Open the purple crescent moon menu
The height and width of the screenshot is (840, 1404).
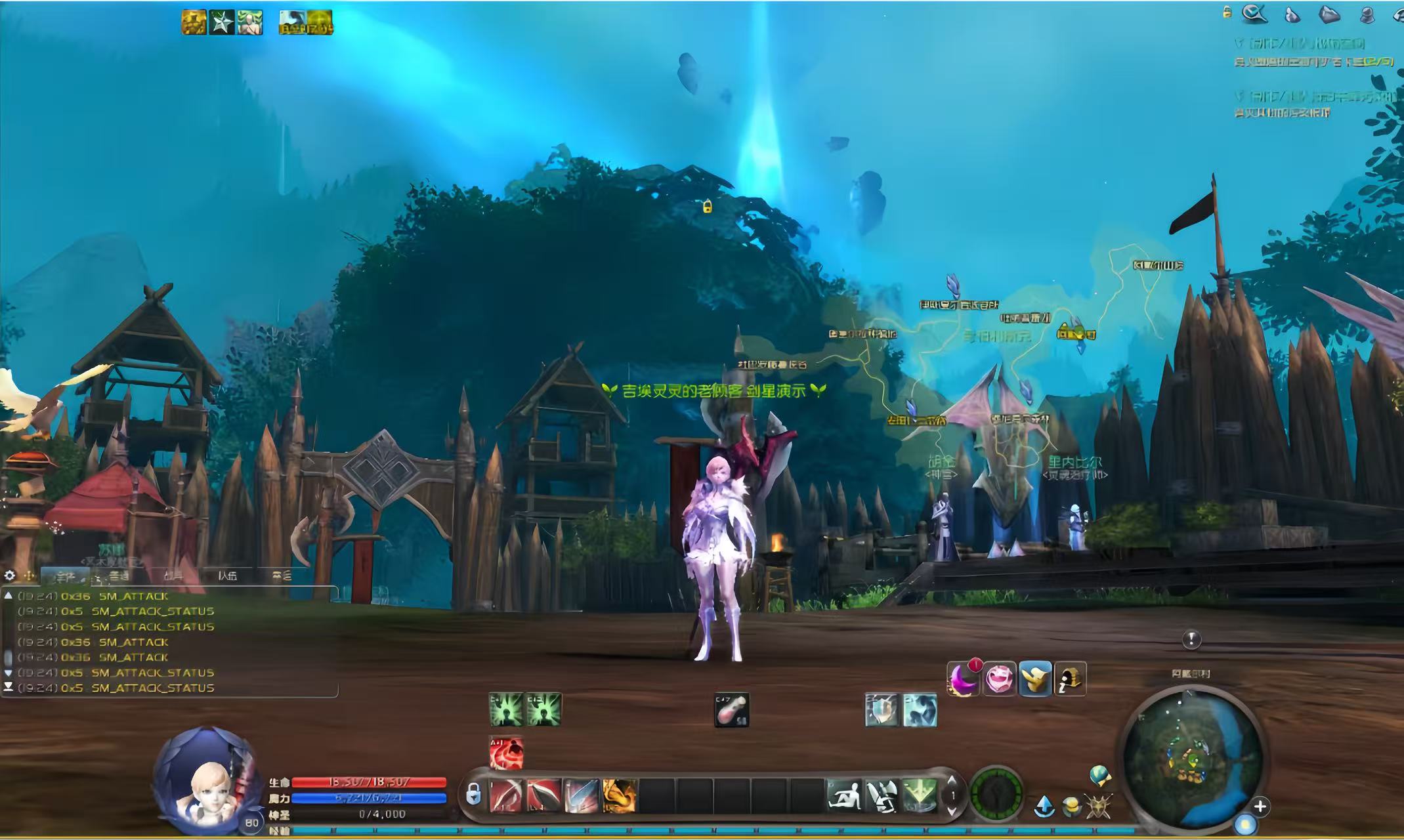963,679
